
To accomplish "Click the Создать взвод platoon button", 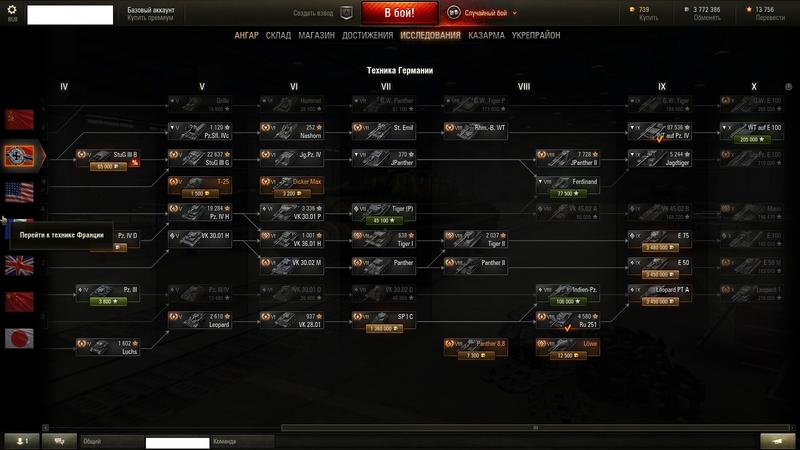I will [x=323, y=13].
